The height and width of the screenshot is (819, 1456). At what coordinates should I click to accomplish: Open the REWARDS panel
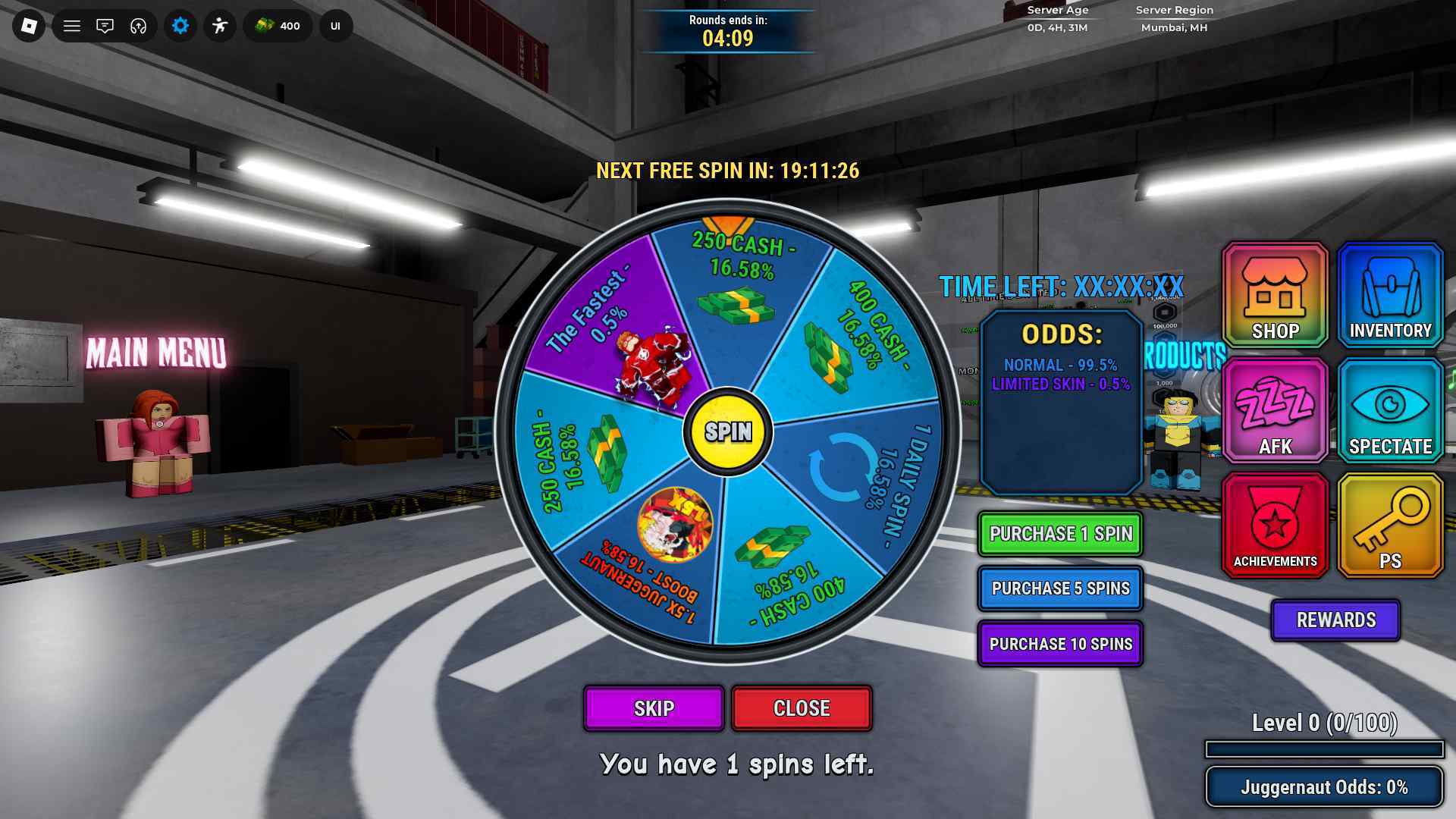coord(1335,620)
